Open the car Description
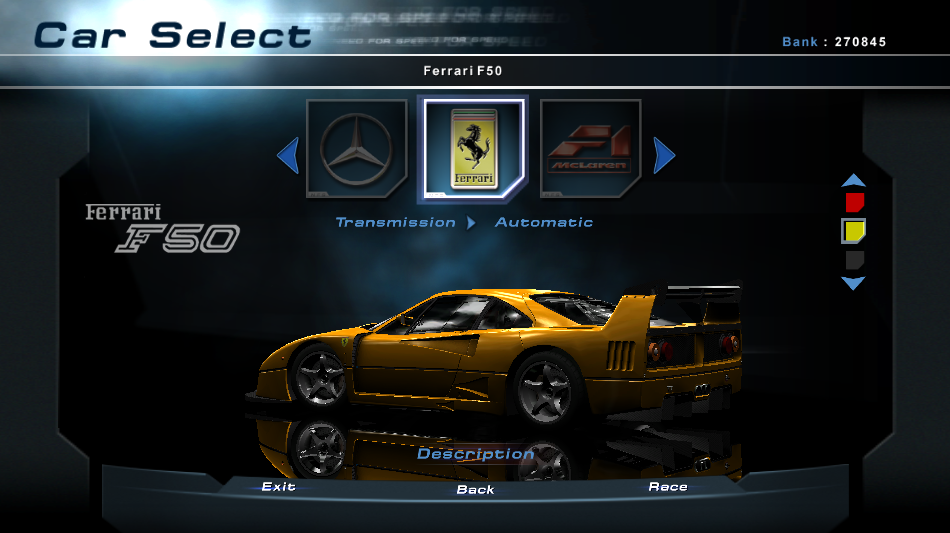Image resolution: width=950 pixels, height=533 pixels. (475, 454)
